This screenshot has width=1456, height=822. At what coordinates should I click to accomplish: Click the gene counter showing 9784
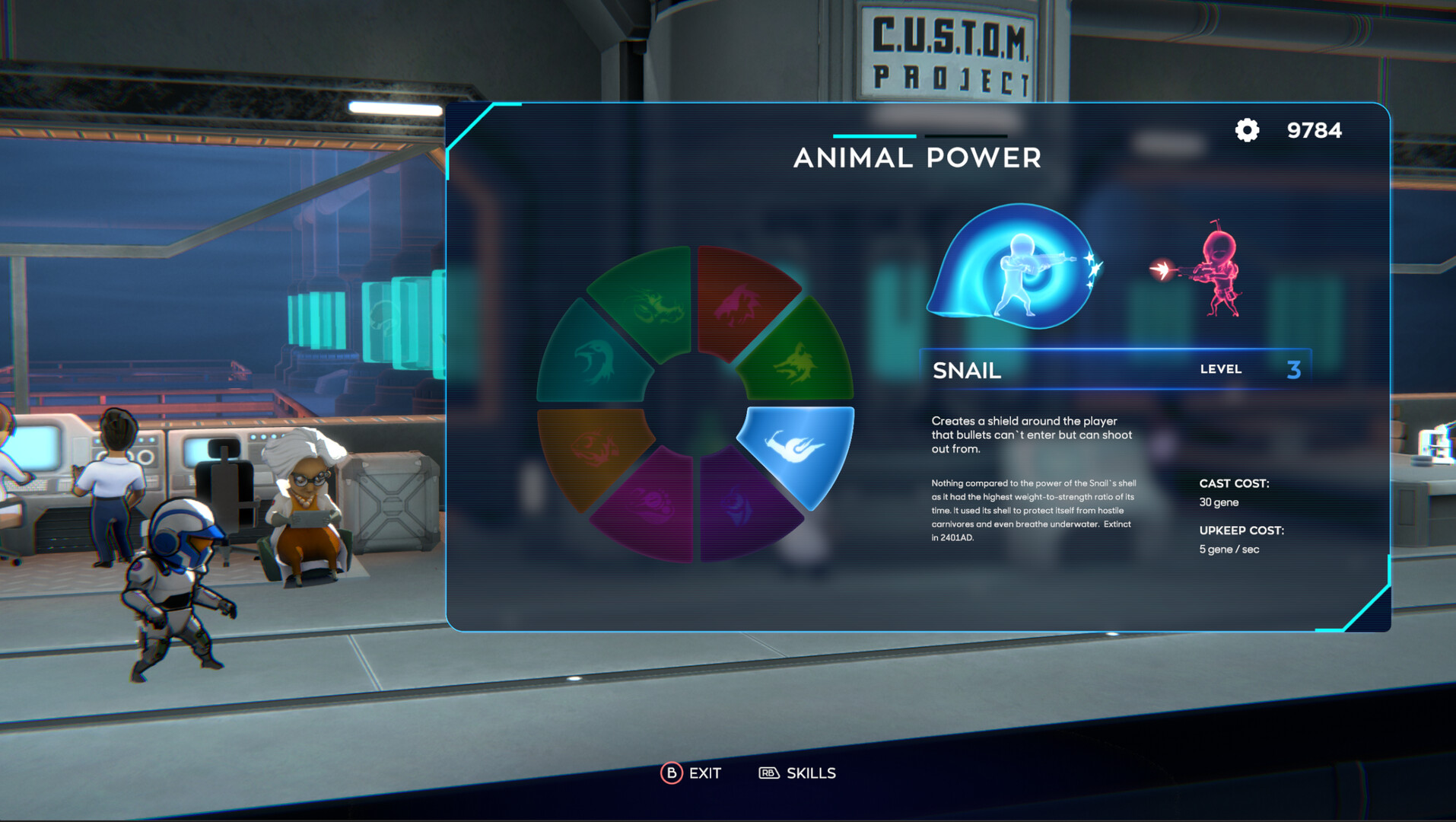[1314, 130]
